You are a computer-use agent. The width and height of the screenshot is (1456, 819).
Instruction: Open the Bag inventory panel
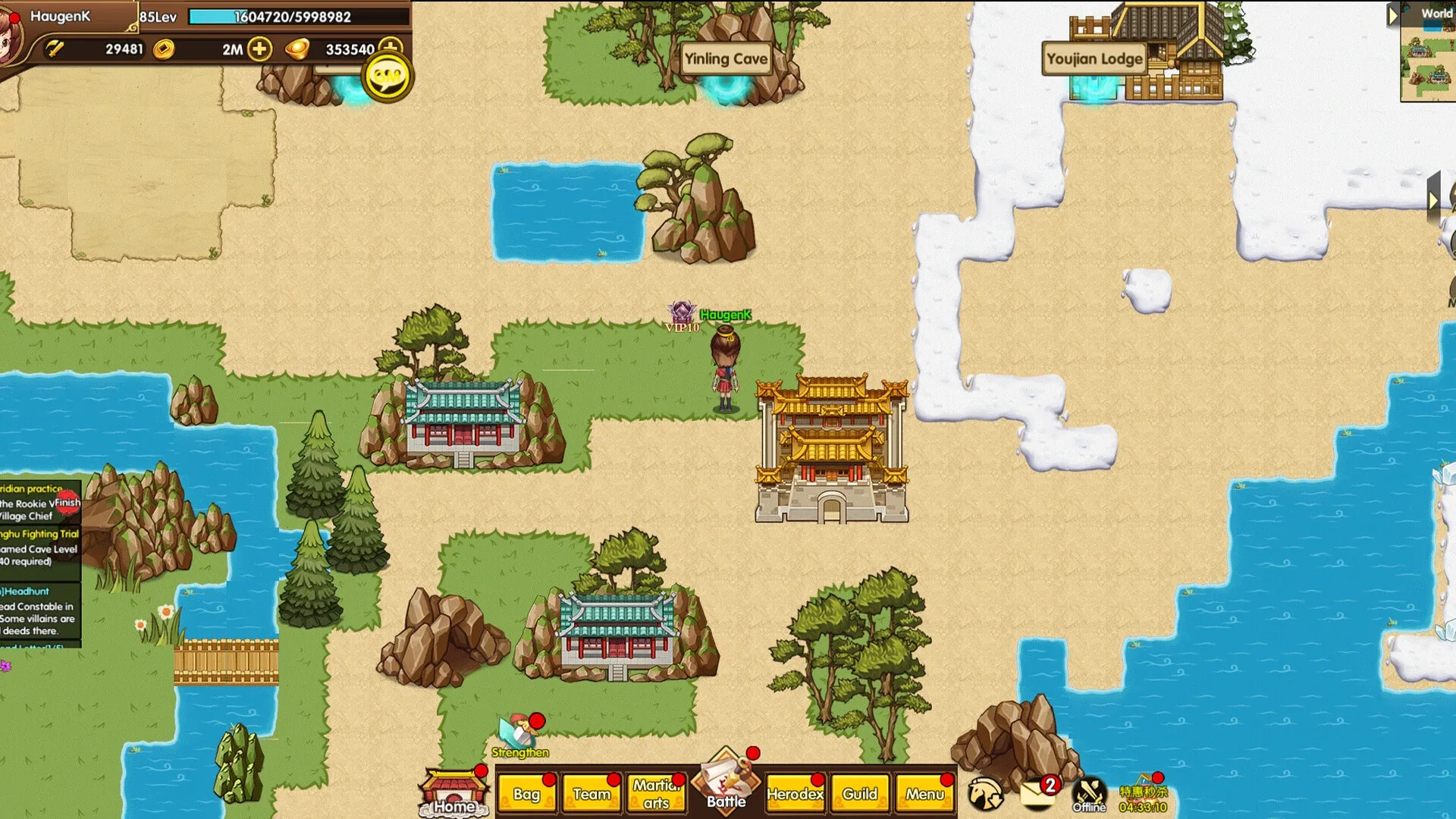tap(528, 795)
